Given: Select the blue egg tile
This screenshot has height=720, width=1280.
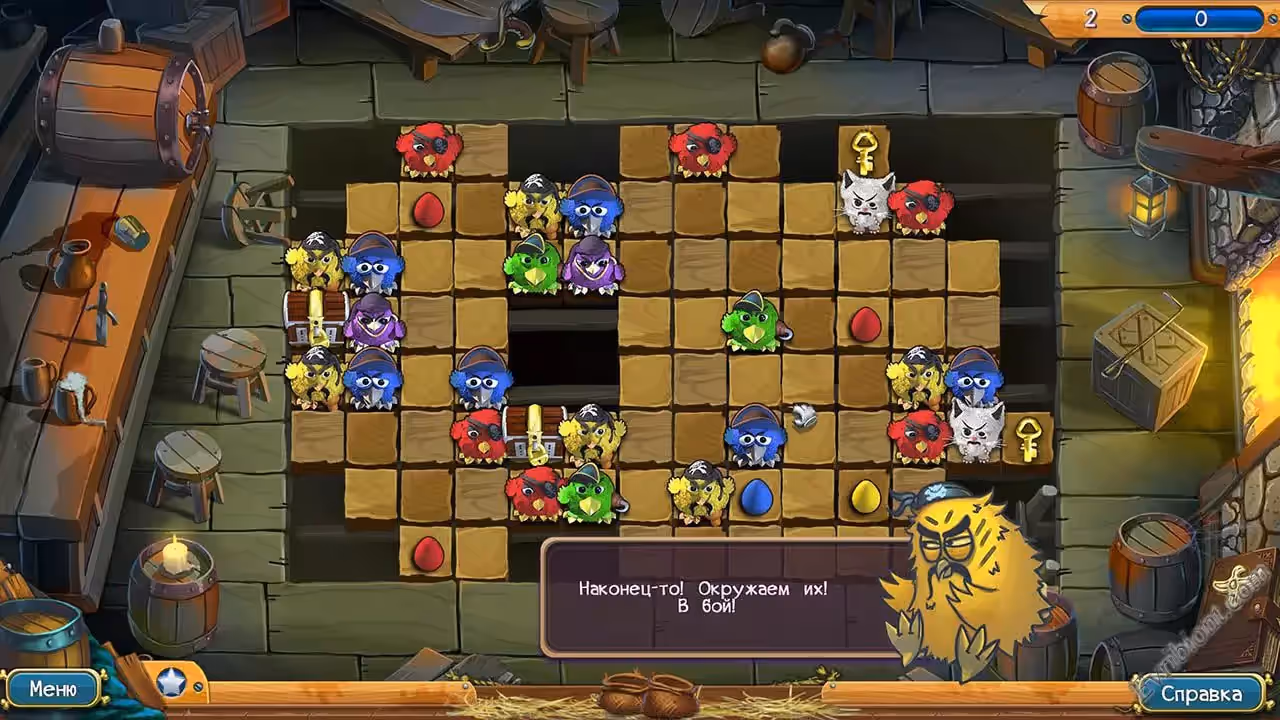Looking at the screenshot, I should (756, 496).
